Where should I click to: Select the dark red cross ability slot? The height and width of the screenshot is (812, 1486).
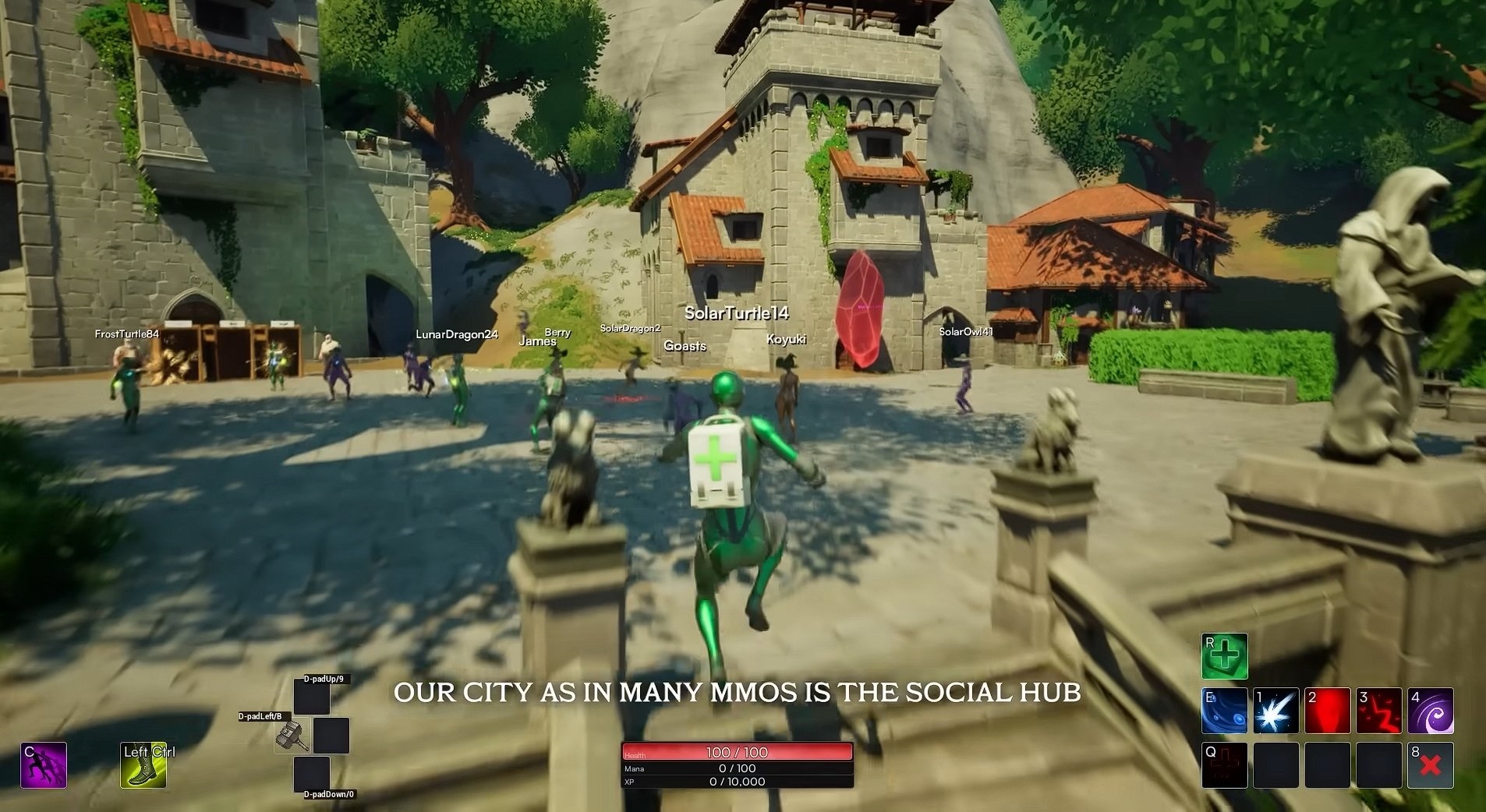pos(1224,764)
